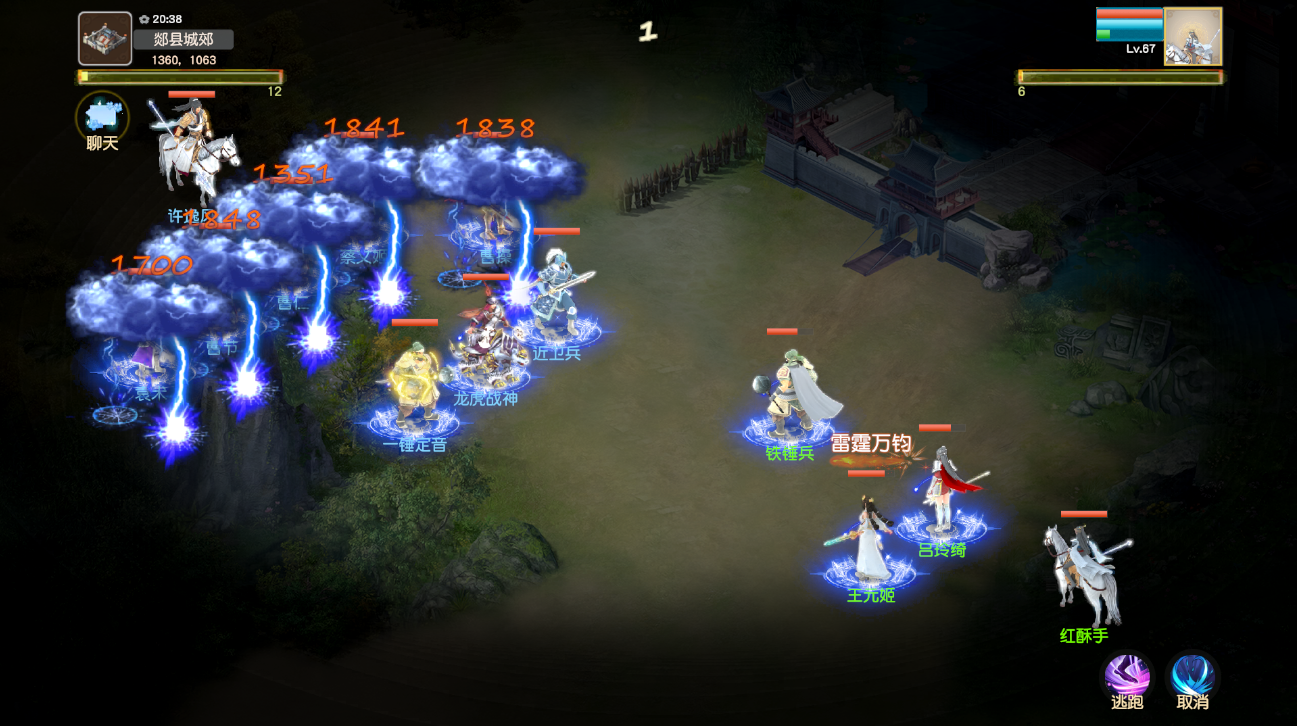Select the mounted 红酥手 unit

(x=1080, y=570)
